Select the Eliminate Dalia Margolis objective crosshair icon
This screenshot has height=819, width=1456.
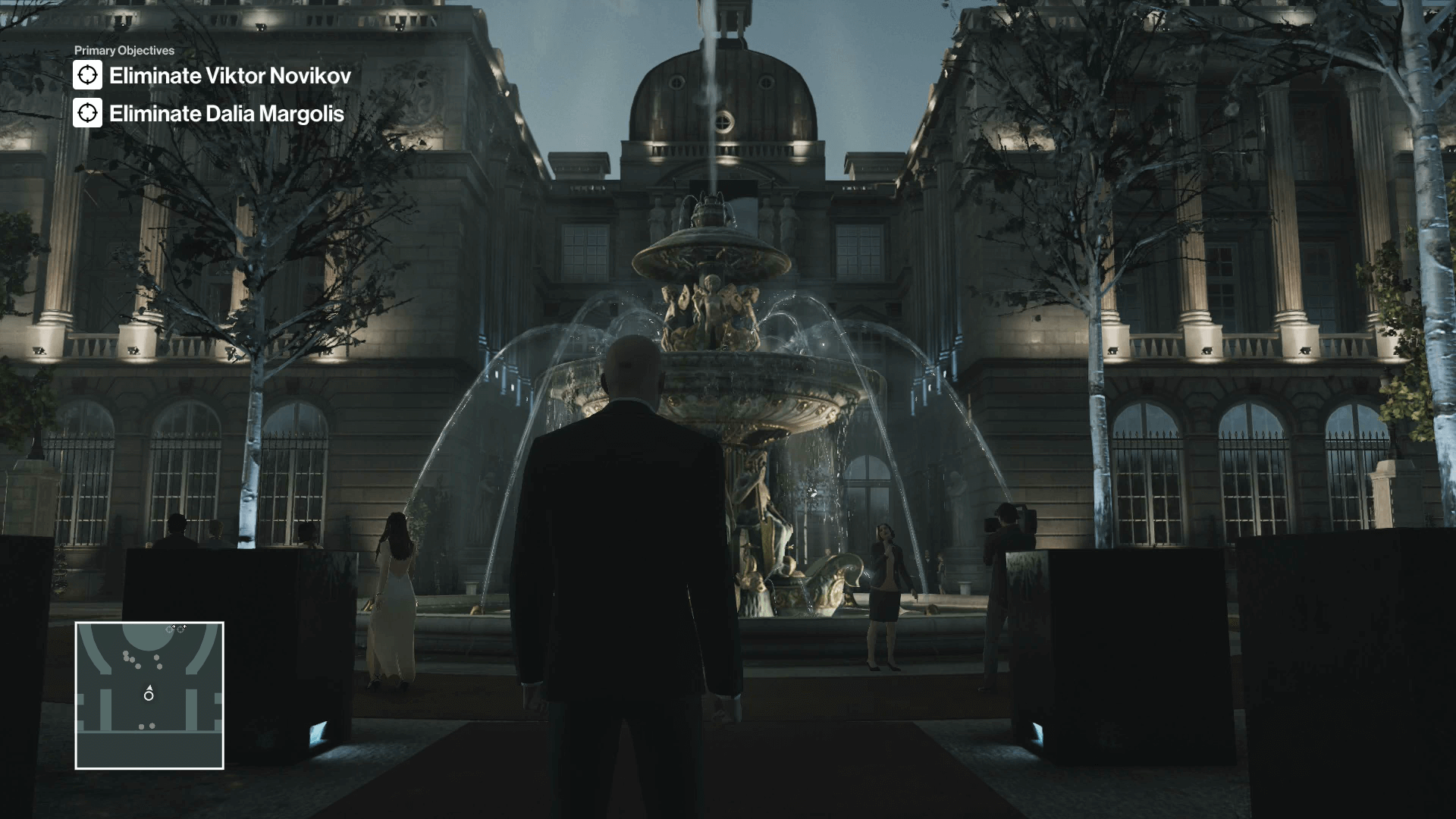[89, 115]
